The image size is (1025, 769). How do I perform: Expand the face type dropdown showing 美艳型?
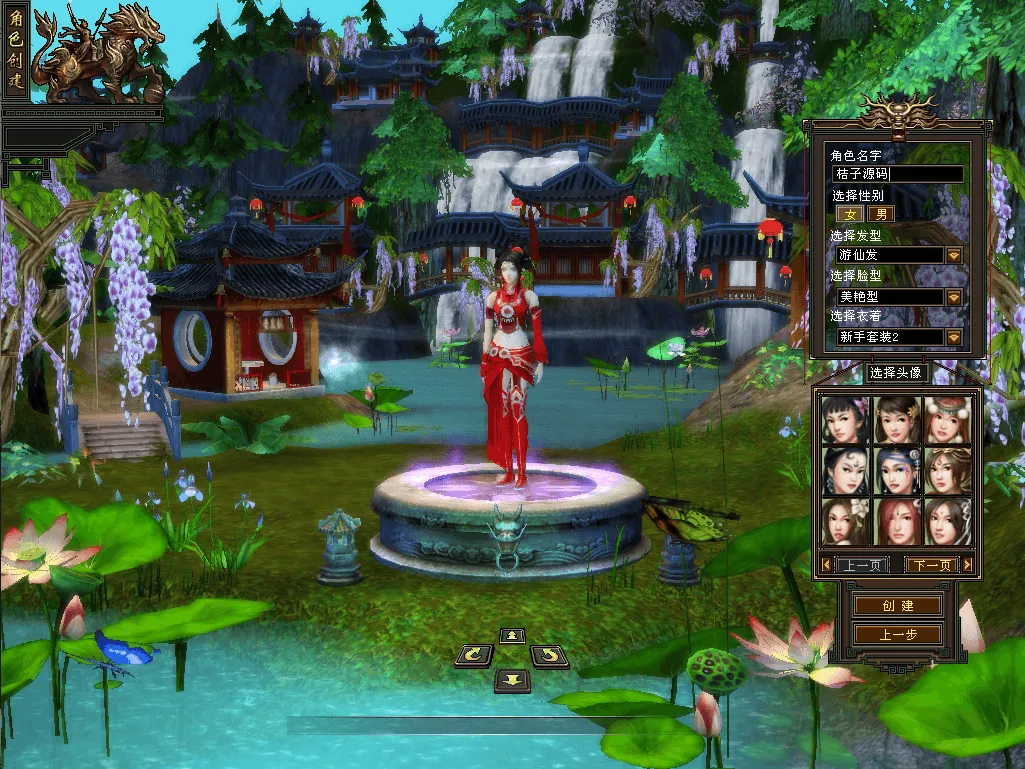[x=954, y=297]
